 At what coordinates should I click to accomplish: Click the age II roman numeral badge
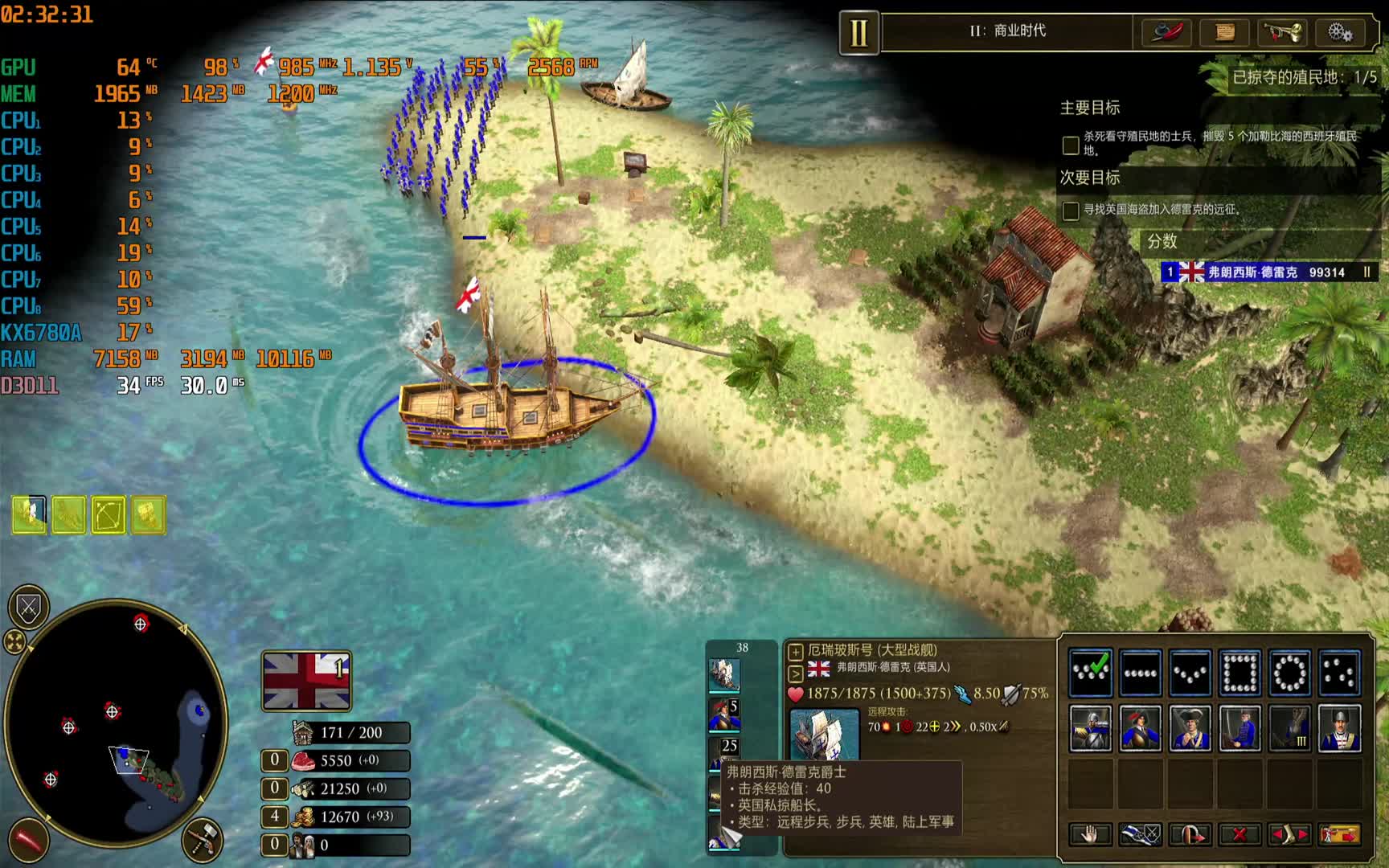click(x=858, y=33)
